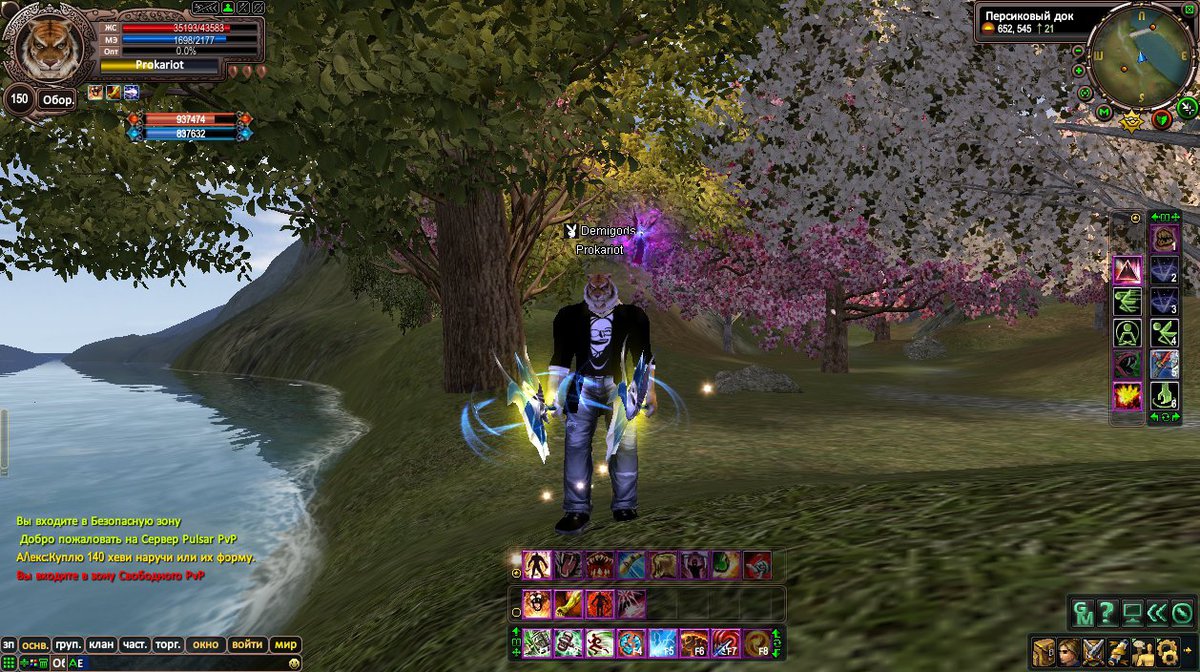Click the green monitor icon button
This screenshot has width=1200, height=672.
pyautogui.click(x=1132, y=612)
